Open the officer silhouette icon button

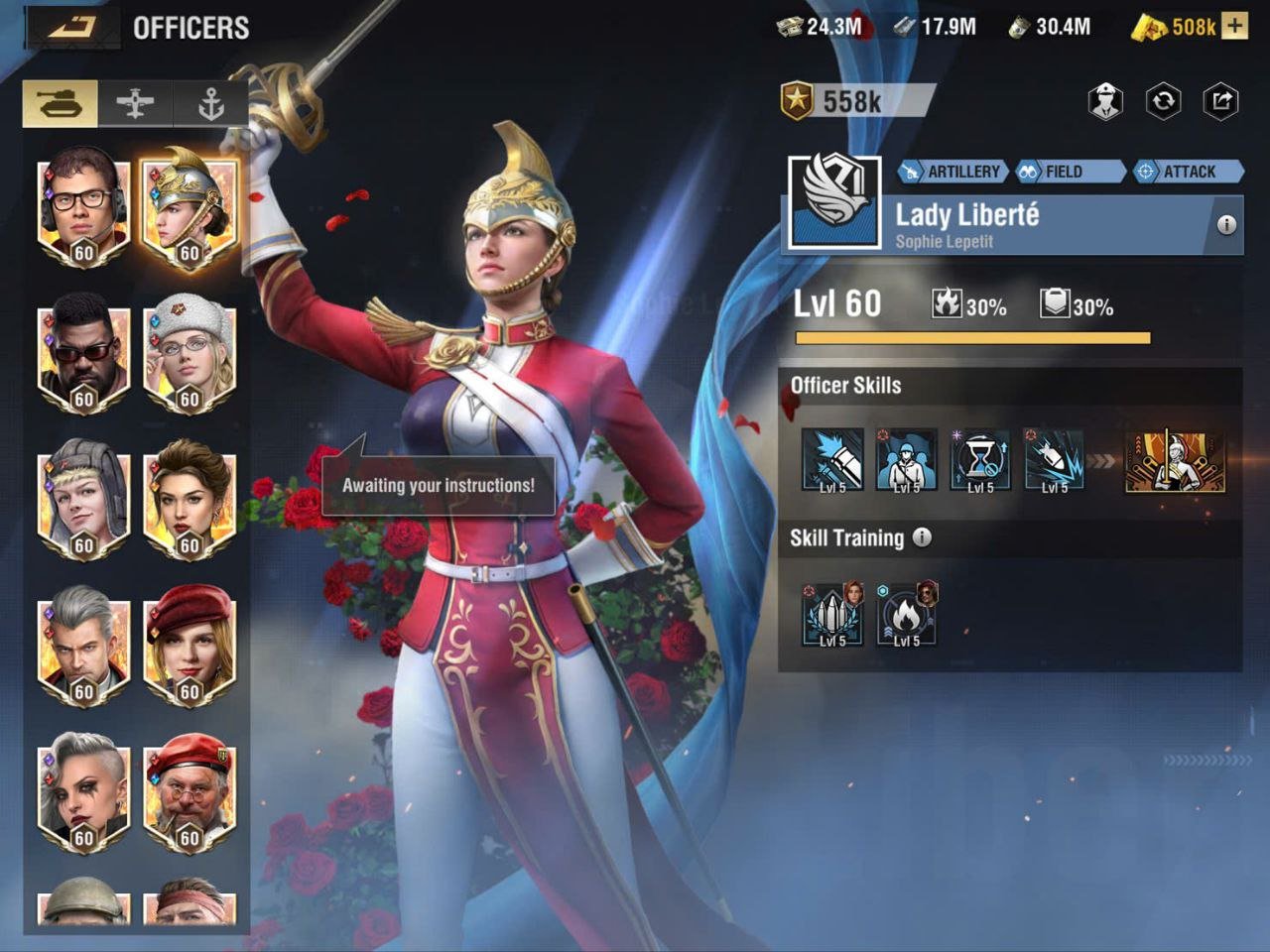coord(1105,101)
